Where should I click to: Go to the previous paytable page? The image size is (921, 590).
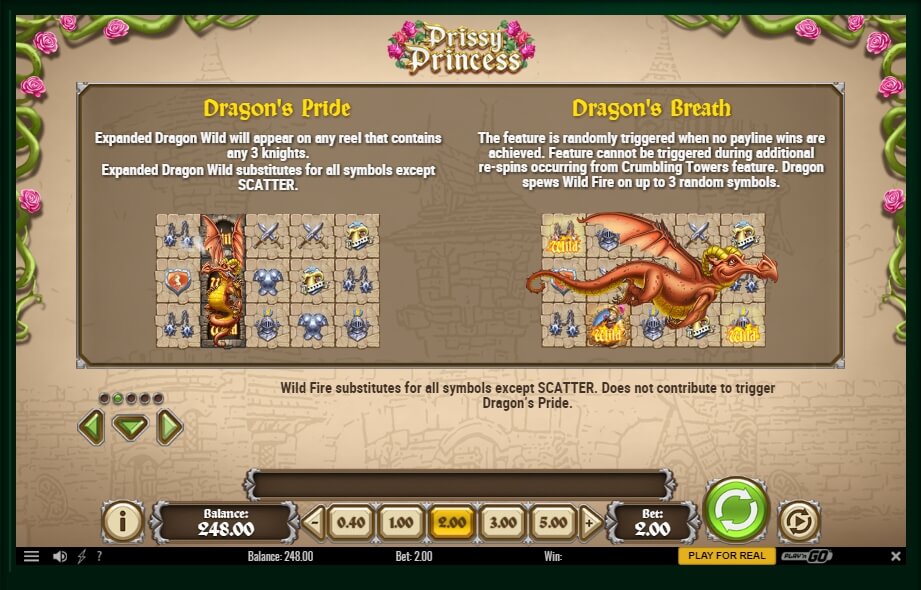90,428
